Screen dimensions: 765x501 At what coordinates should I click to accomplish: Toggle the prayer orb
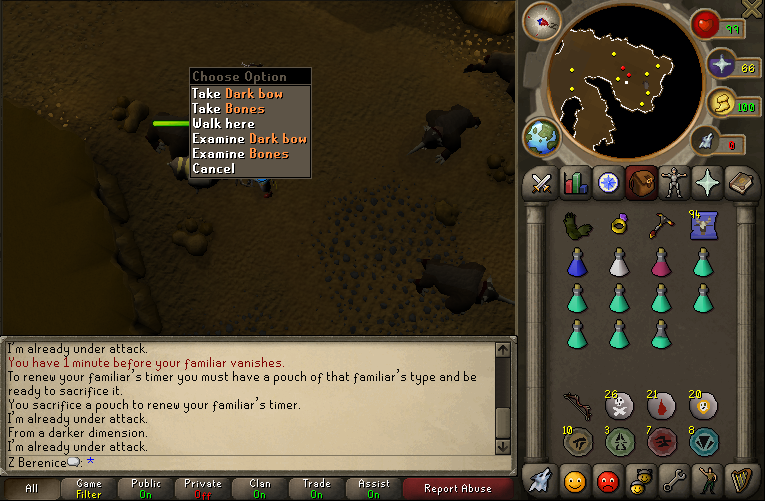pos(722,66)
